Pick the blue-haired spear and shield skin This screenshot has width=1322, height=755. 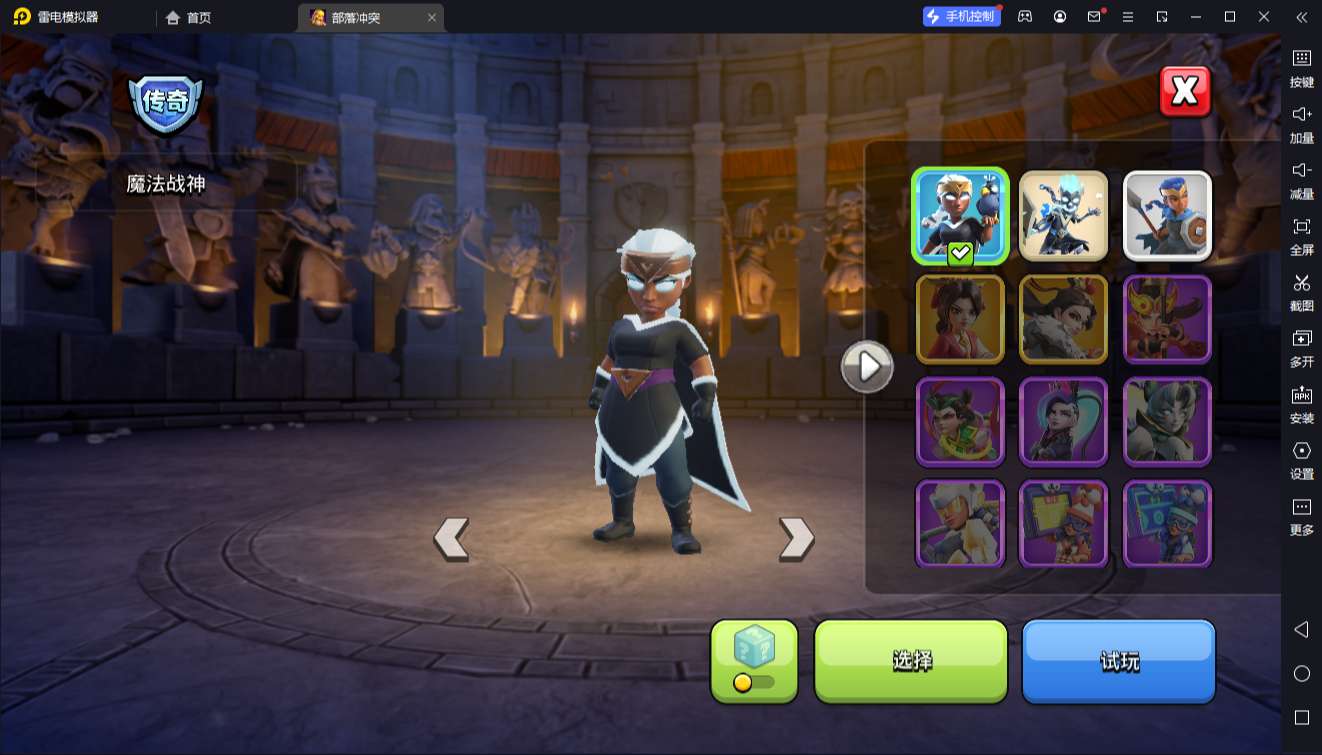click(x=1167, y=216)
